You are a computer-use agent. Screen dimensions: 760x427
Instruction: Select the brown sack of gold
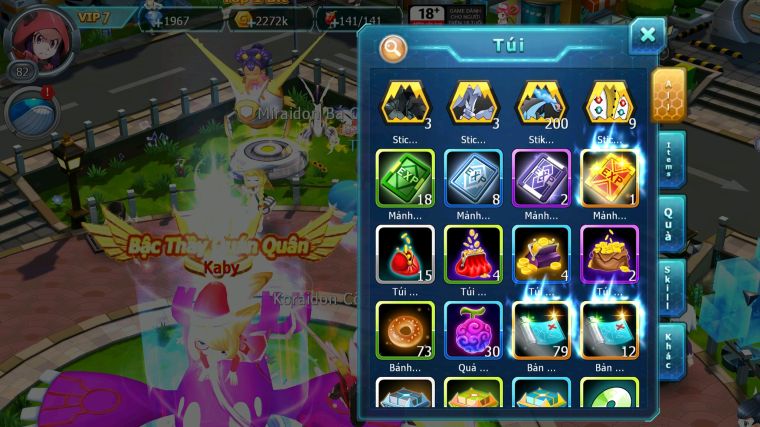coord(610,253)
